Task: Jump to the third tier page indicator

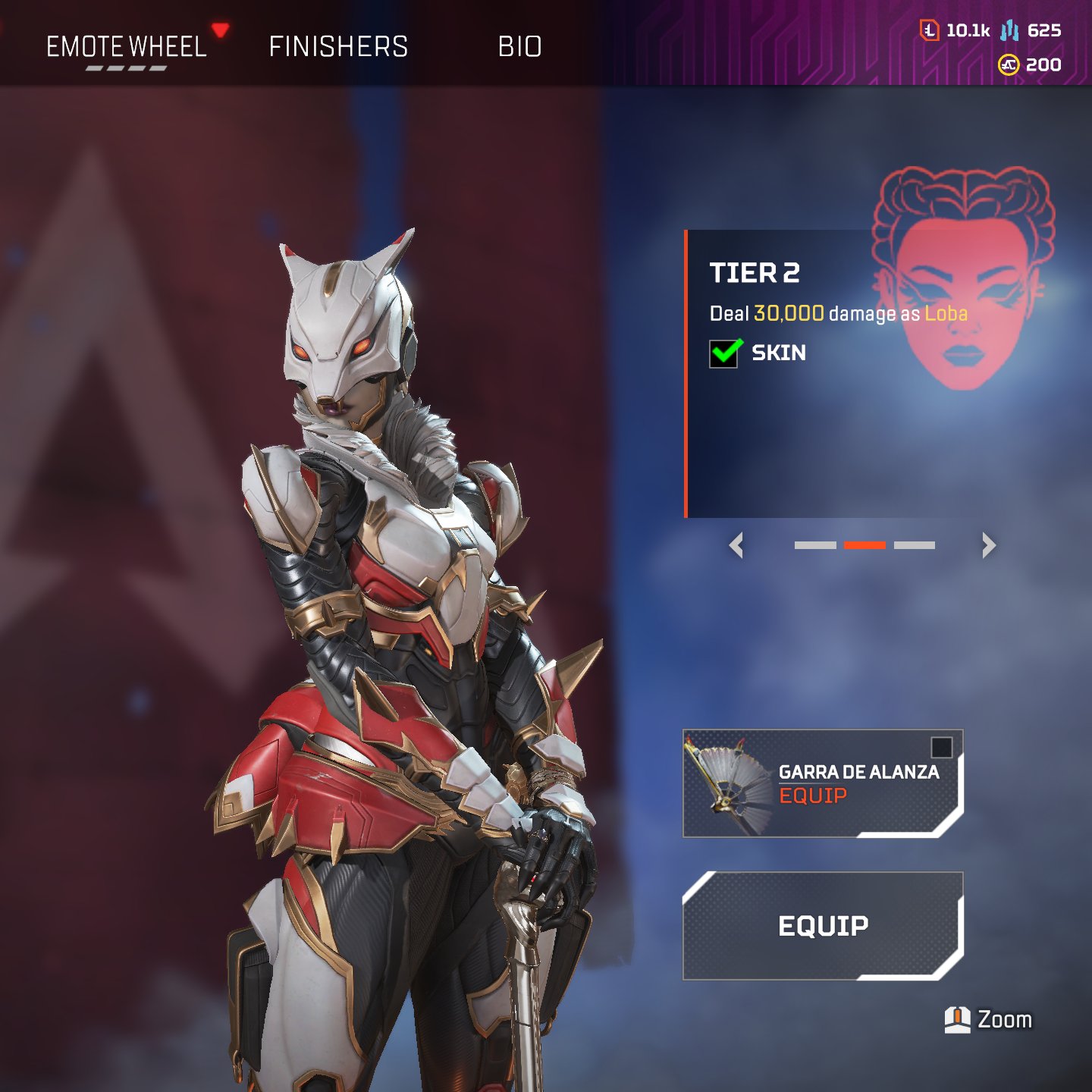Action: [x=915, y=545]
